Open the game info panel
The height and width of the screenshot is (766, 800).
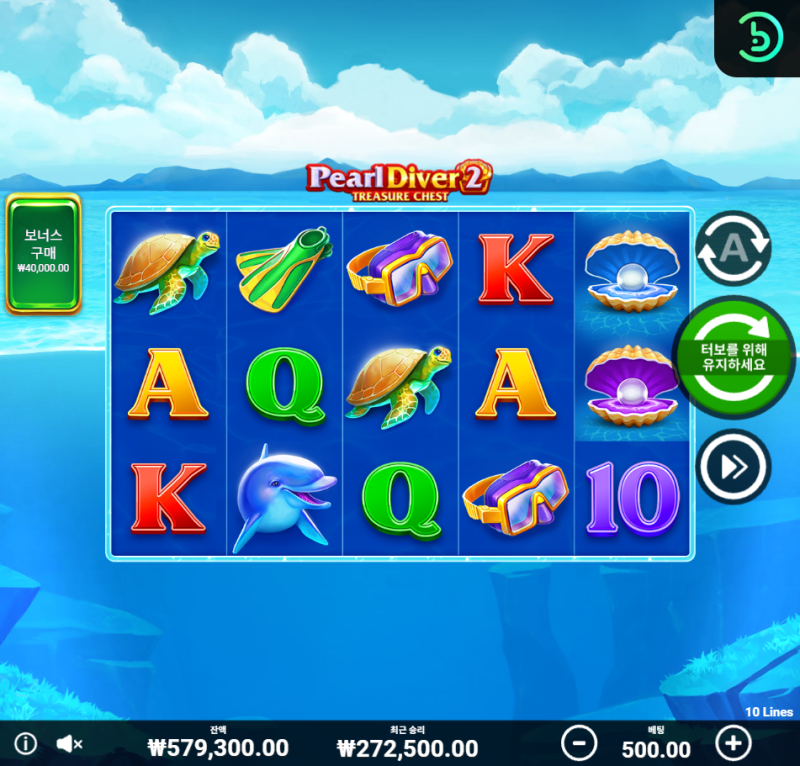coord(26,744)
